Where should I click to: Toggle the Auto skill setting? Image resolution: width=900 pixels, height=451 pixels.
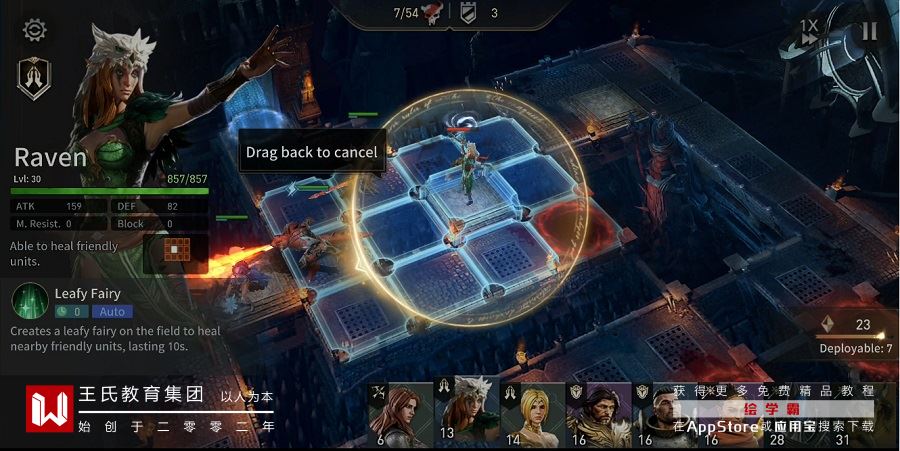click(x=112, y=311)
